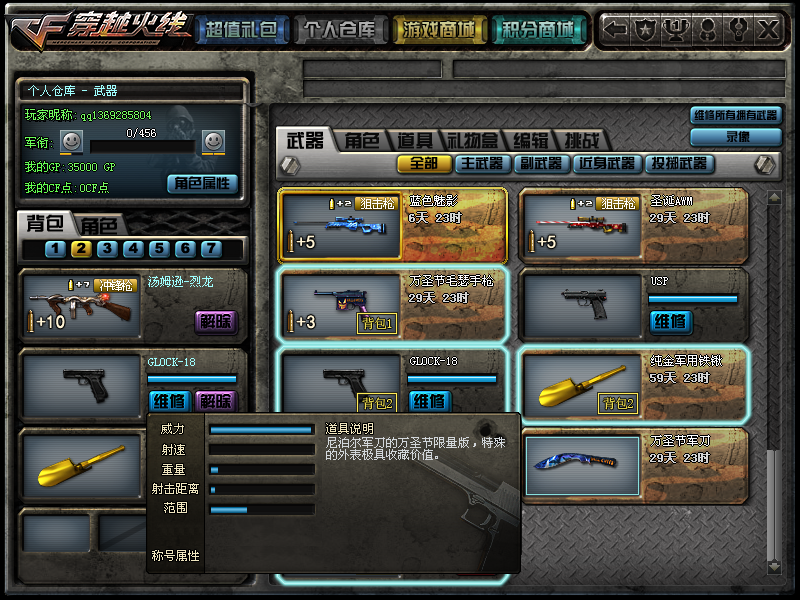Click 维修所有拥有武器 repair all button
Viewport: 800px width, 600px height.
coord(735,115)
